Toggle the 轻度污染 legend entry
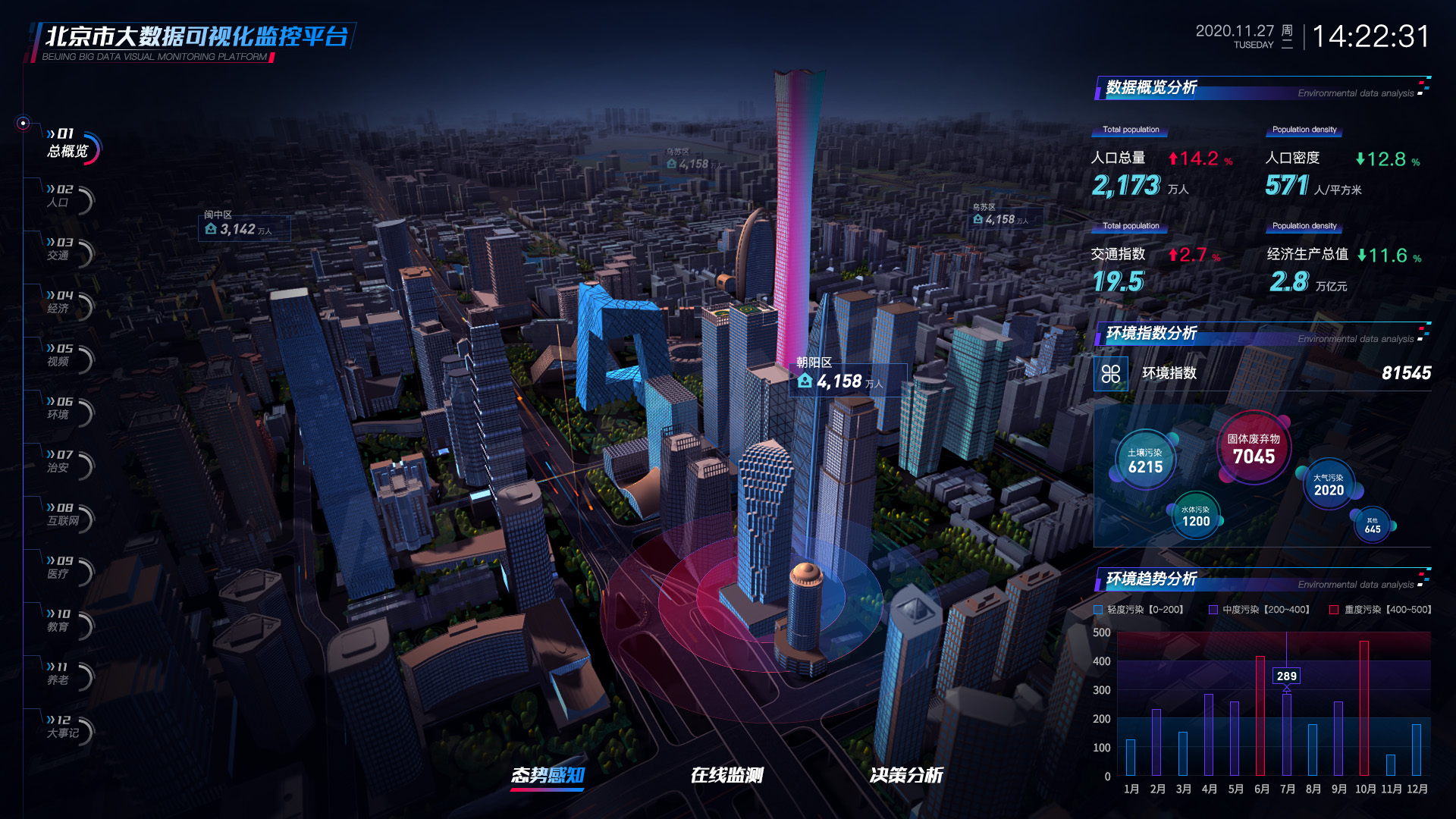The width and height of the screenshot is (1456, 819). (1138, 610)
